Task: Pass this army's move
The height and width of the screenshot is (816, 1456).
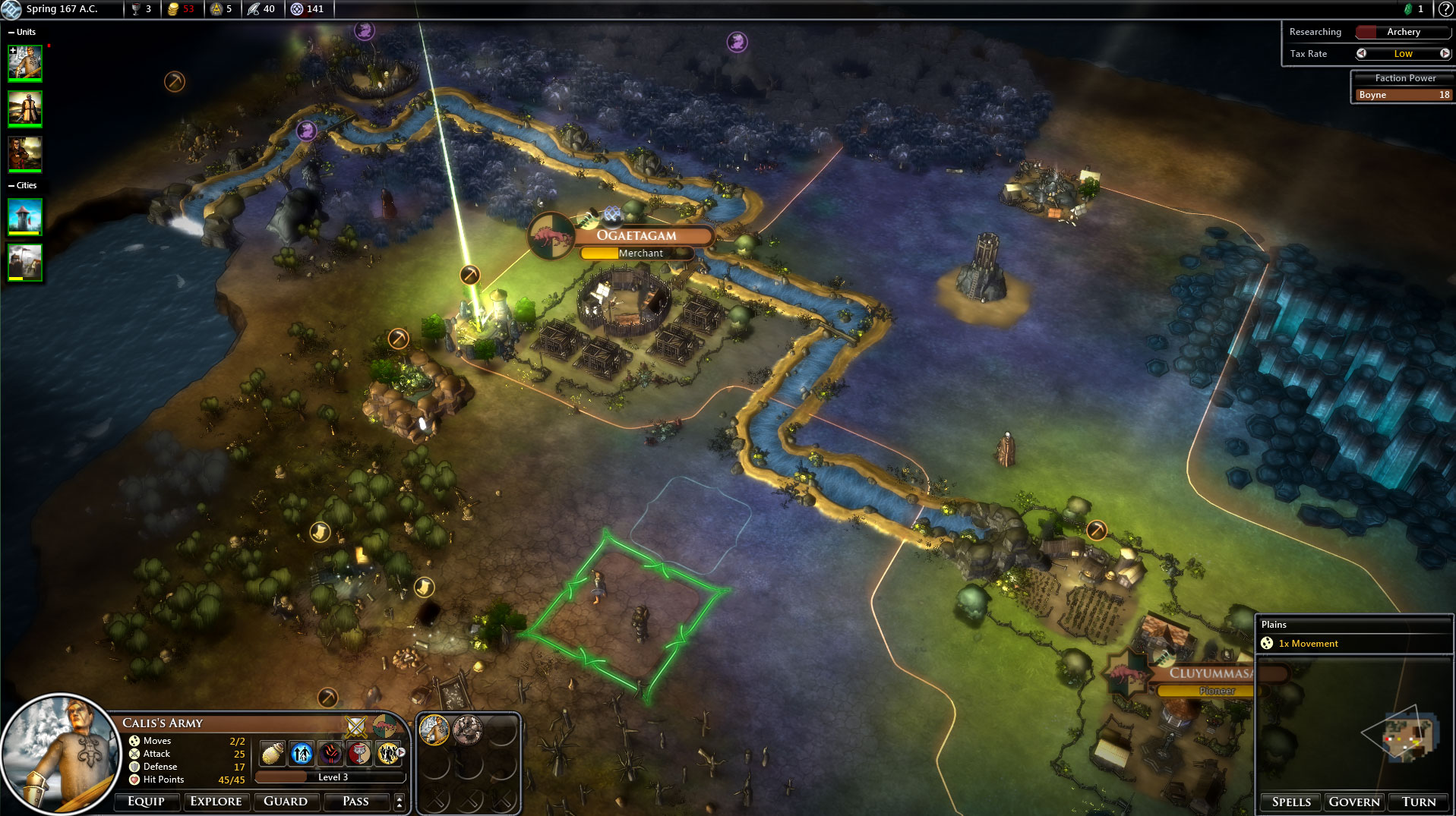Action: (355, 802)
